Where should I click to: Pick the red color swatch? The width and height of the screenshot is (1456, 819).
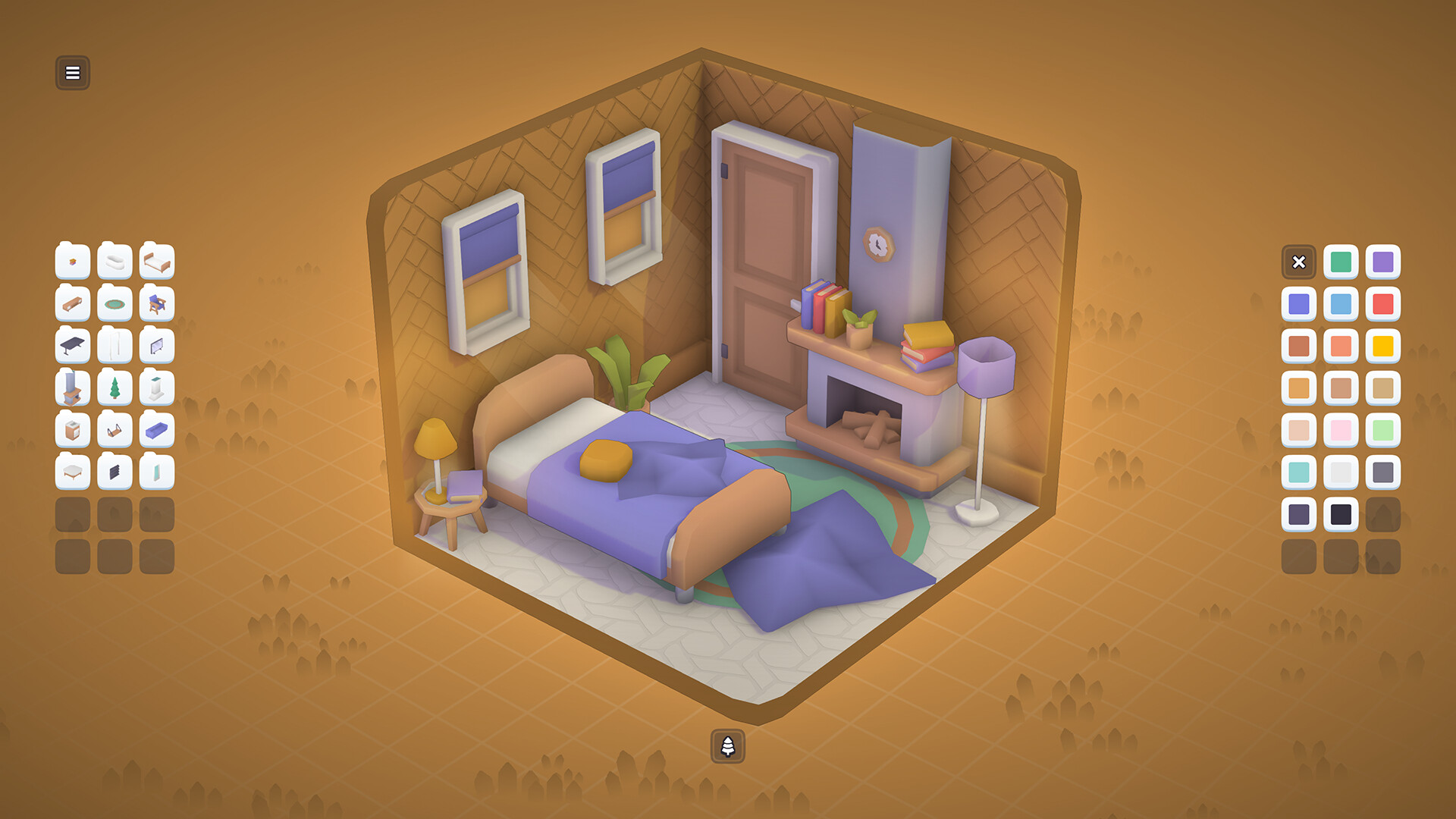(1383, 305)
